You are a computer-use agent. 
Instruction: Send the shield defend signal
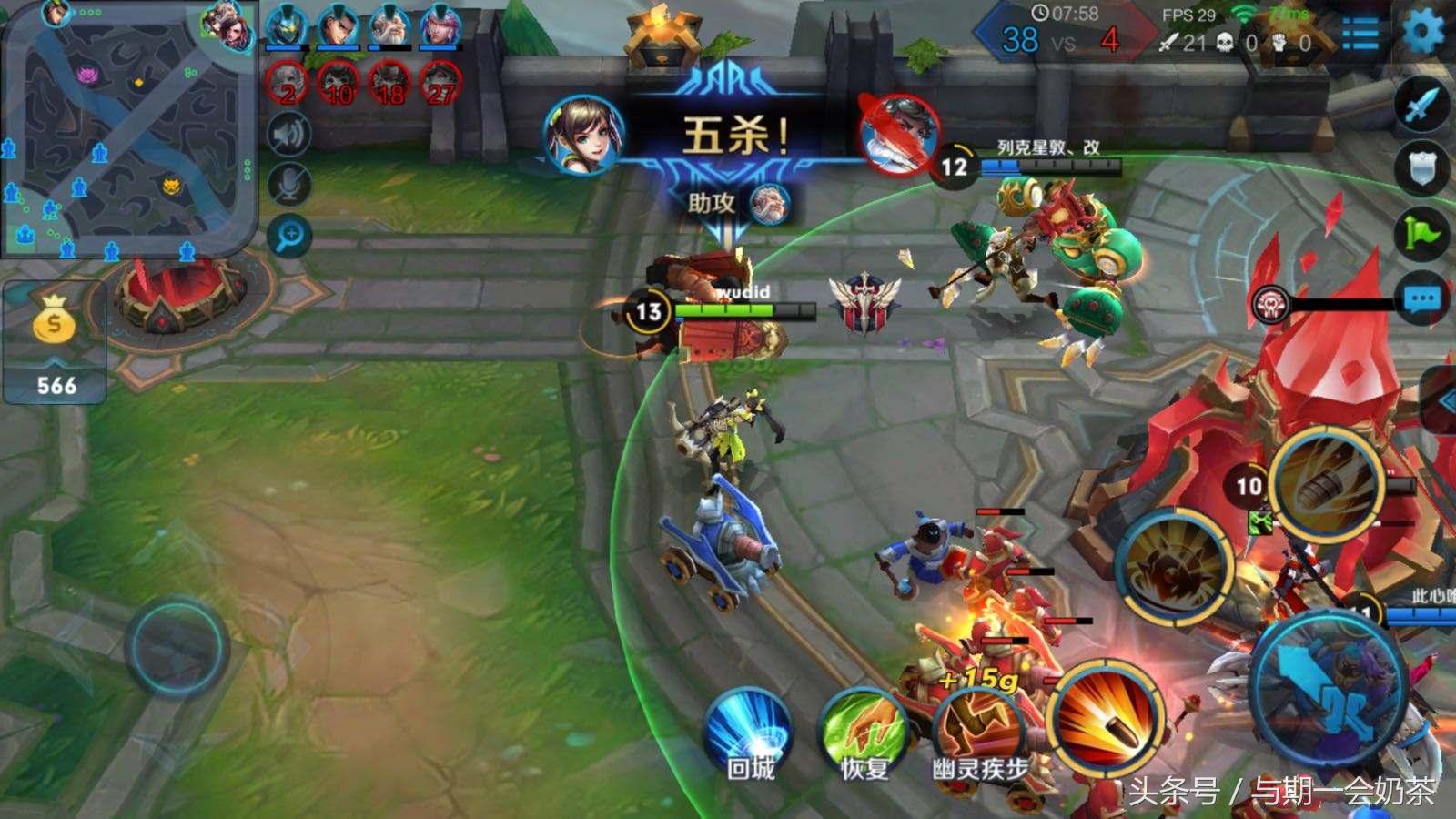click(x=1421, y=168)
